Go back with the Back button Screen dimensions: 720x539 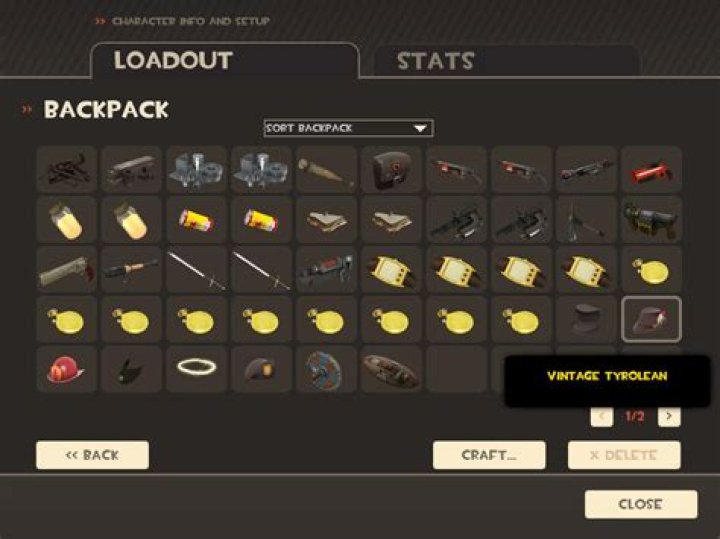92,455
